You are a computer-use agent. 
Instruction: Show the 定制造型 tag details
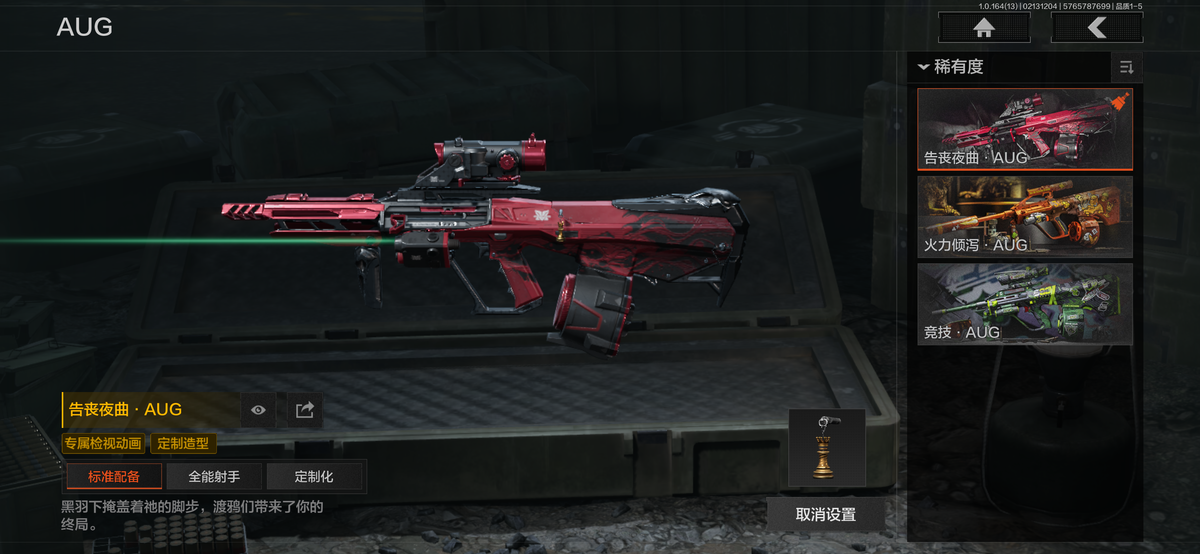tap(183, 443)
